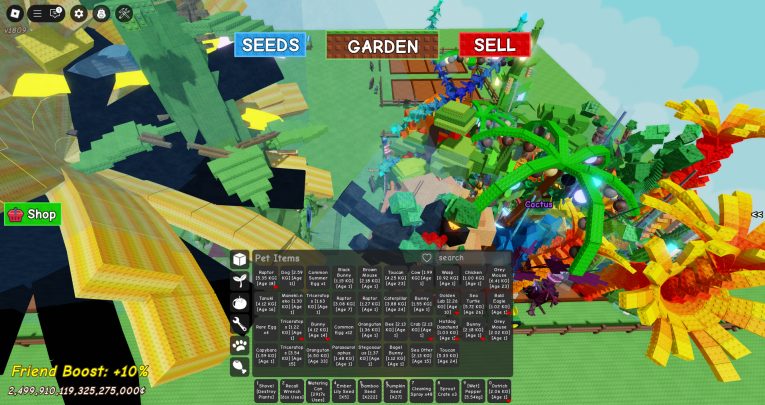The width and height of the screenshot is (765, 405).
Task: Open the backpack icon
Action: (101, 13)
